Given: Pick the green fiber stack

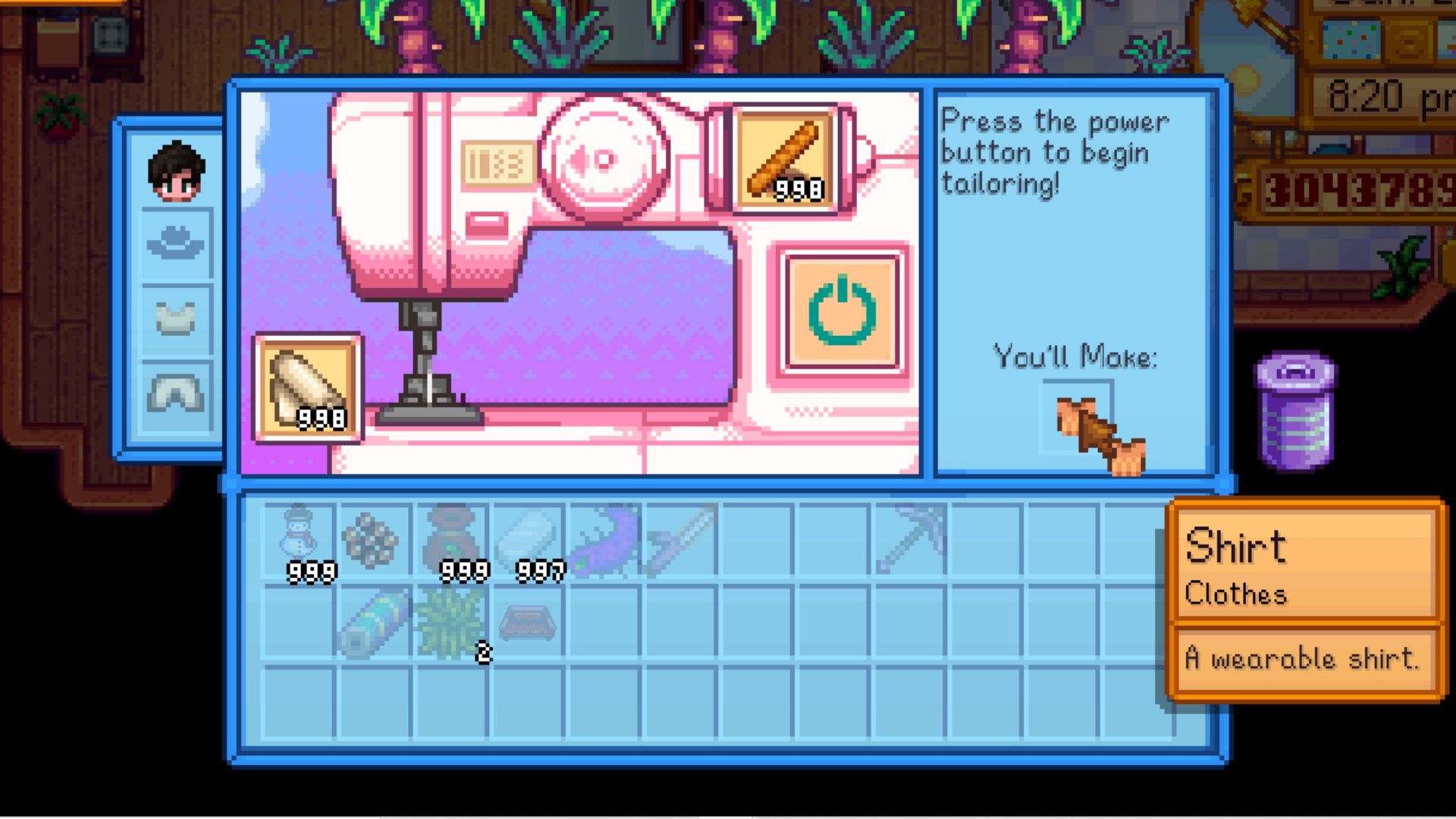Looking at the screenshot, I should 453,622.
